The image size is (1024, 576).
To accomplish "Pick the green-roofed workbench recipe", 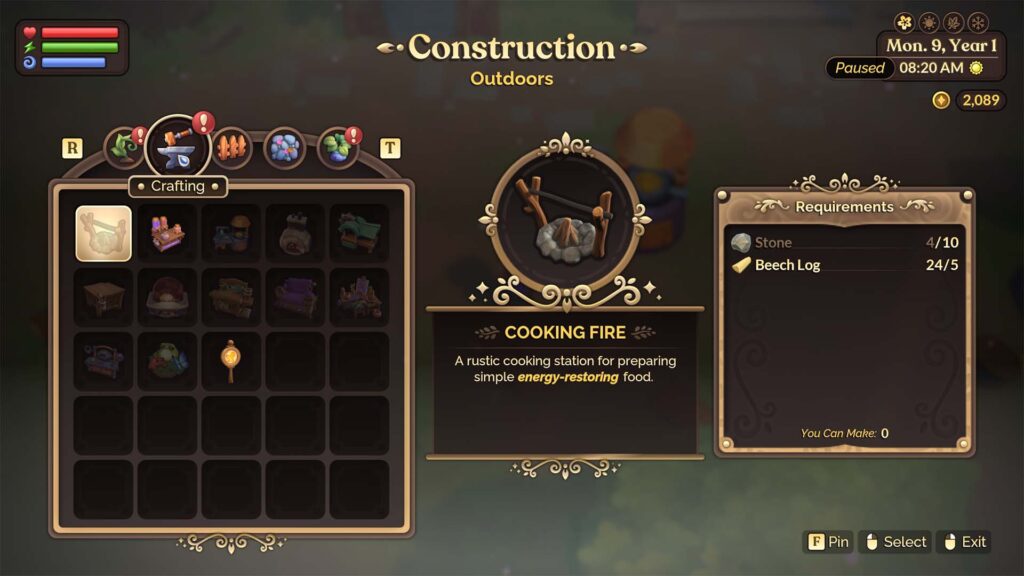I will pyautogui.click(x=359, y=233).
